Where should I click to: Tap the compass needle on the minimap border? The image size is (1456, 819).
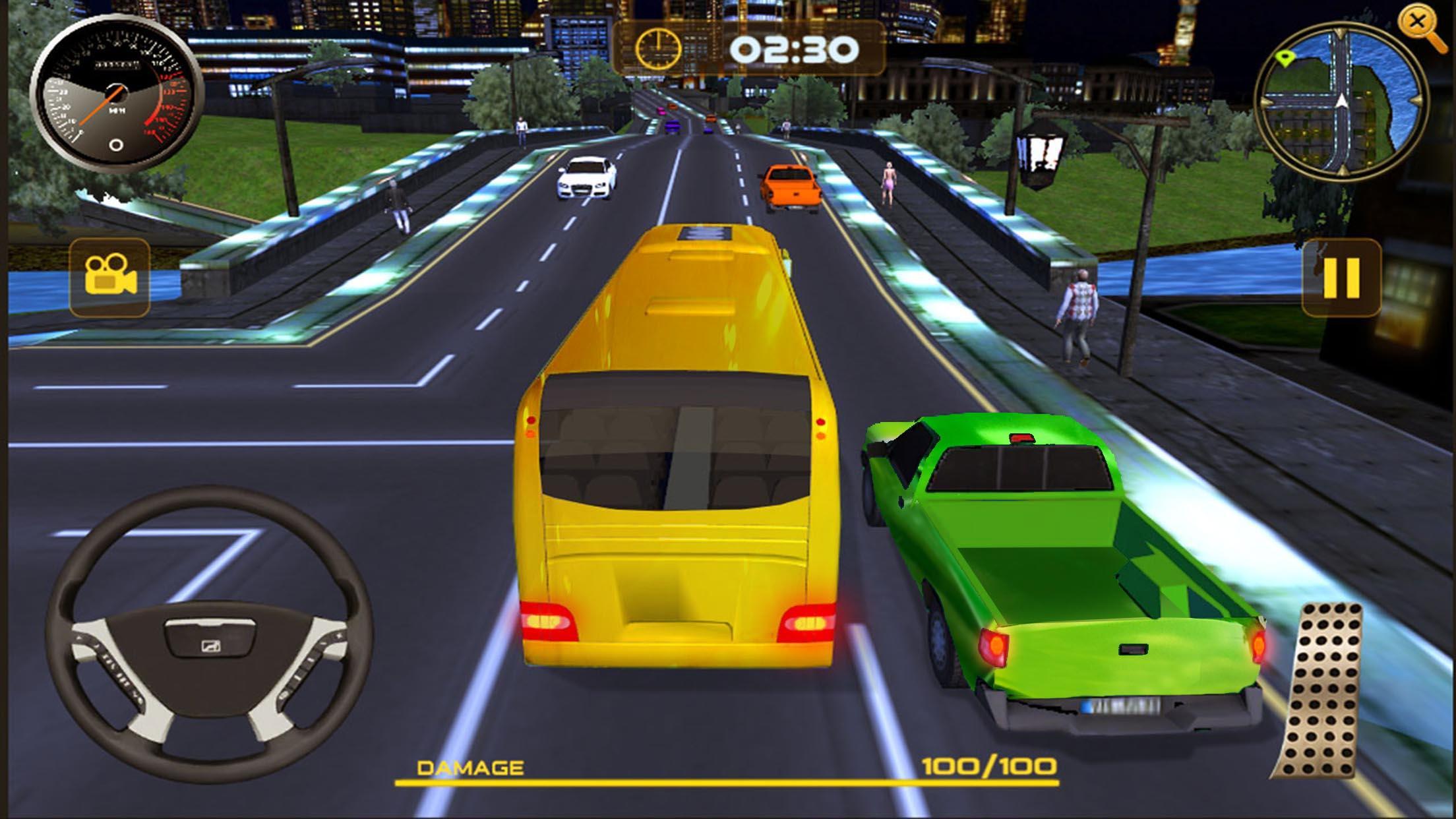[x=1340, y=32]
